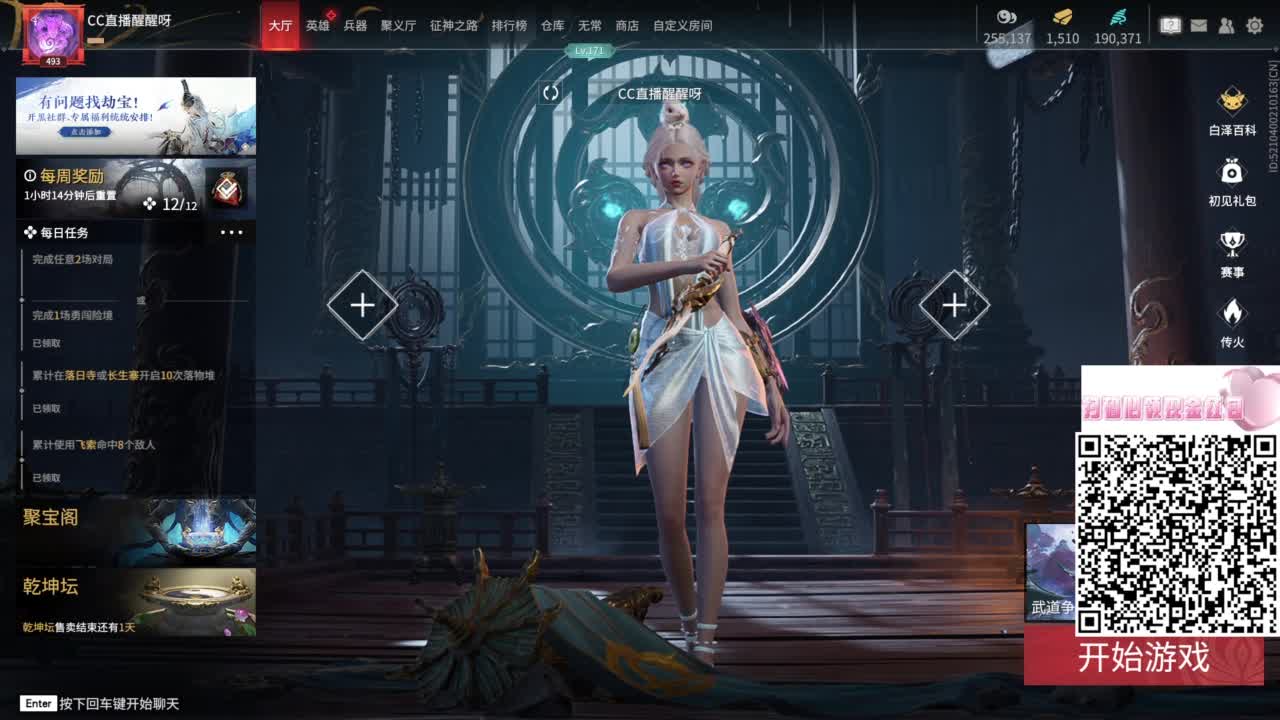This screenshot has height=720, width=1280.
Task: Open the 赛事 tournament panel
Action: [1233, 244]
